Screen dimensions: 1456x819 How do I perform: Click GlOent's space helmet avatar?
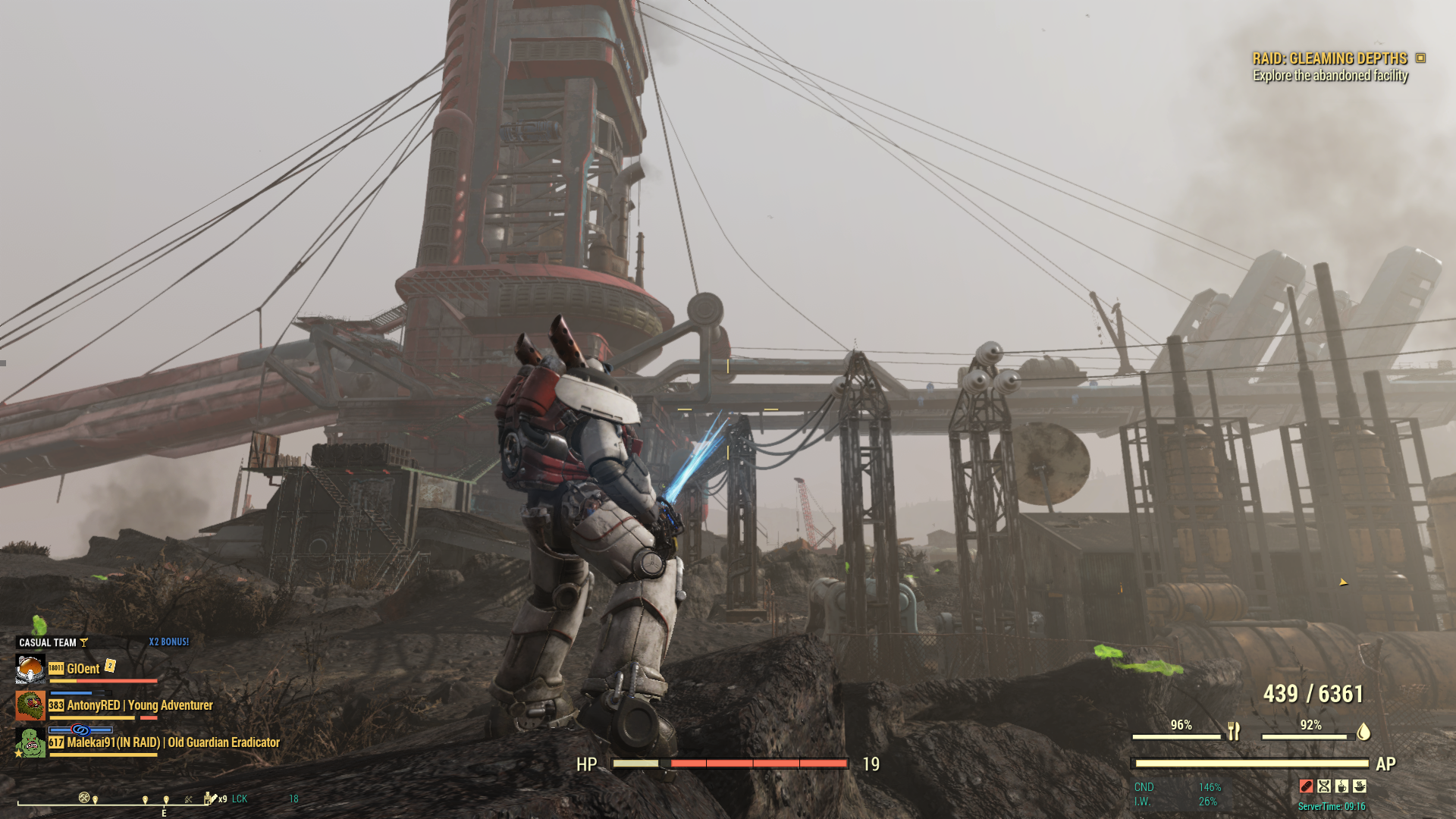click(30, 669)
